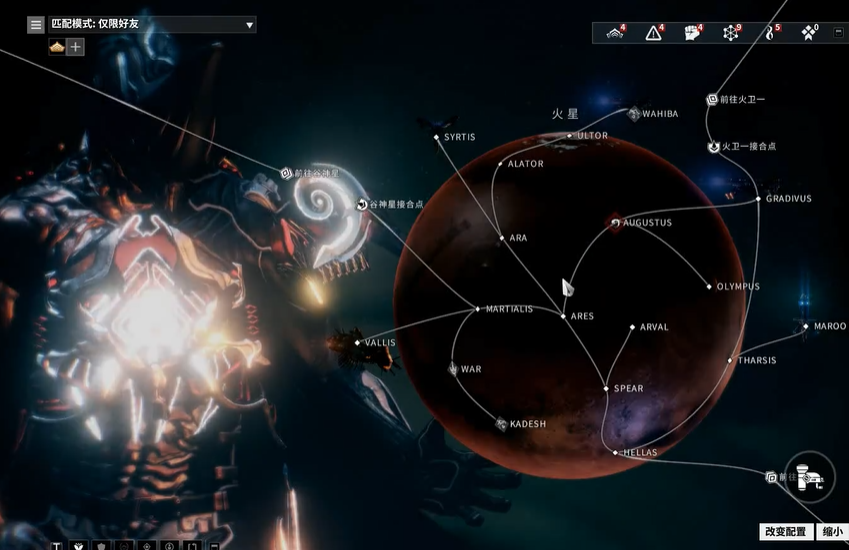Open the void fissures flame icon
The image size is (849, 550).
coord(770,33)
